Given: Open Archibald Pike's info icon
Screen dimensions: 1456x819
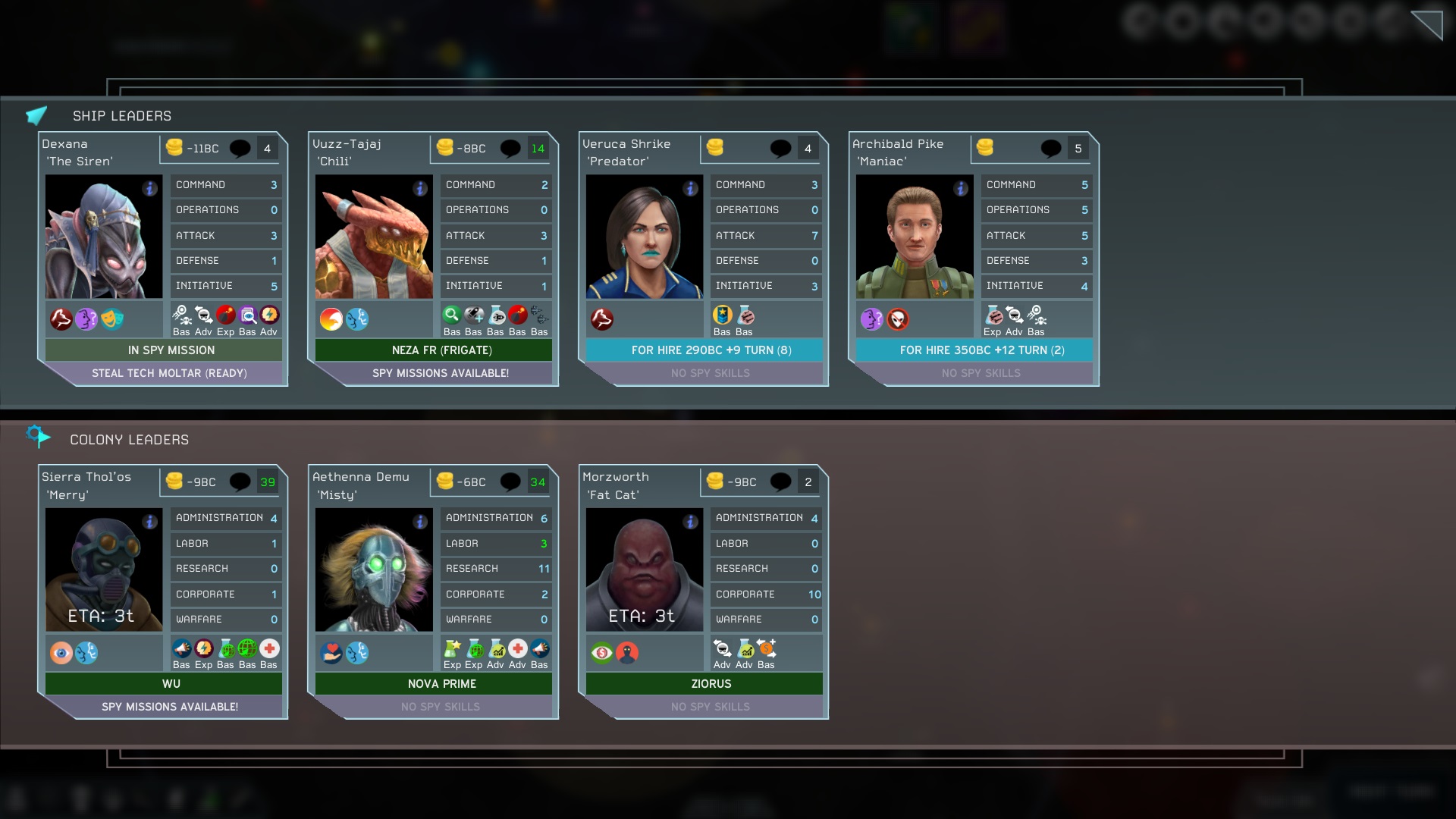Looking at the screenshot, I should (x=961, y=189).
